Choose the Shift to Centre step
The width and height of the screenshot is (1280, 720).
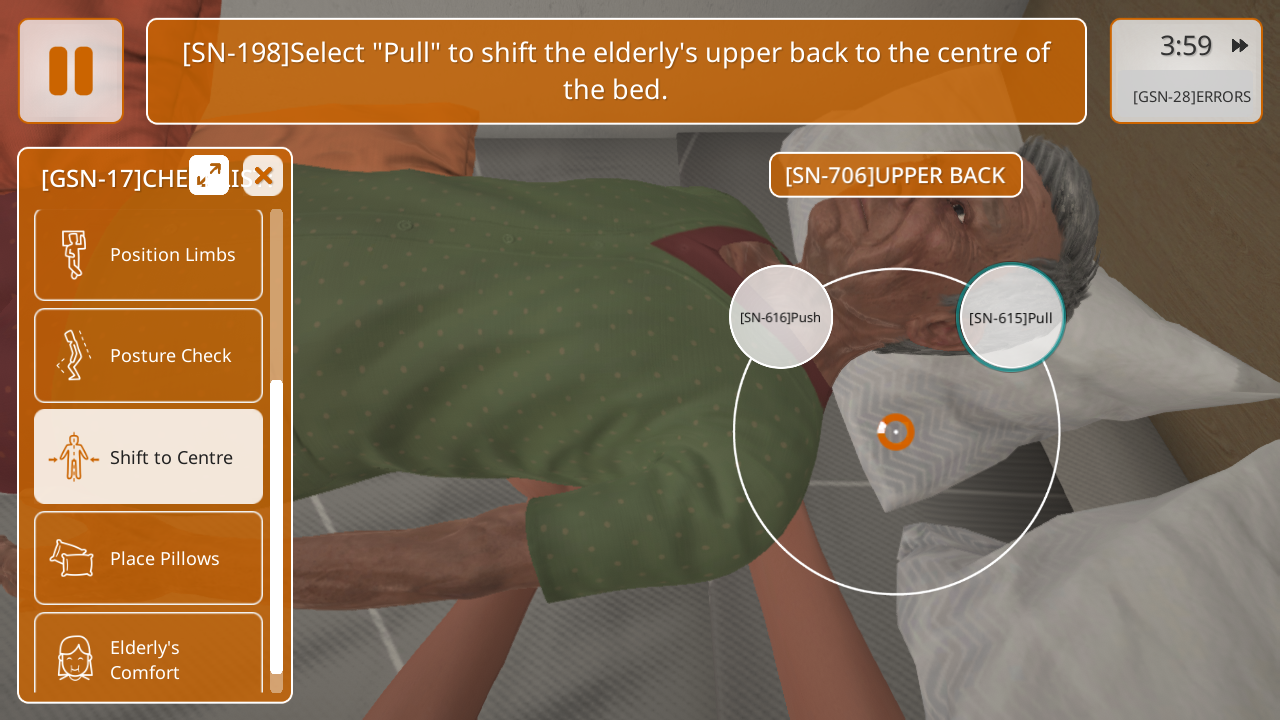(x=148, y=457)
